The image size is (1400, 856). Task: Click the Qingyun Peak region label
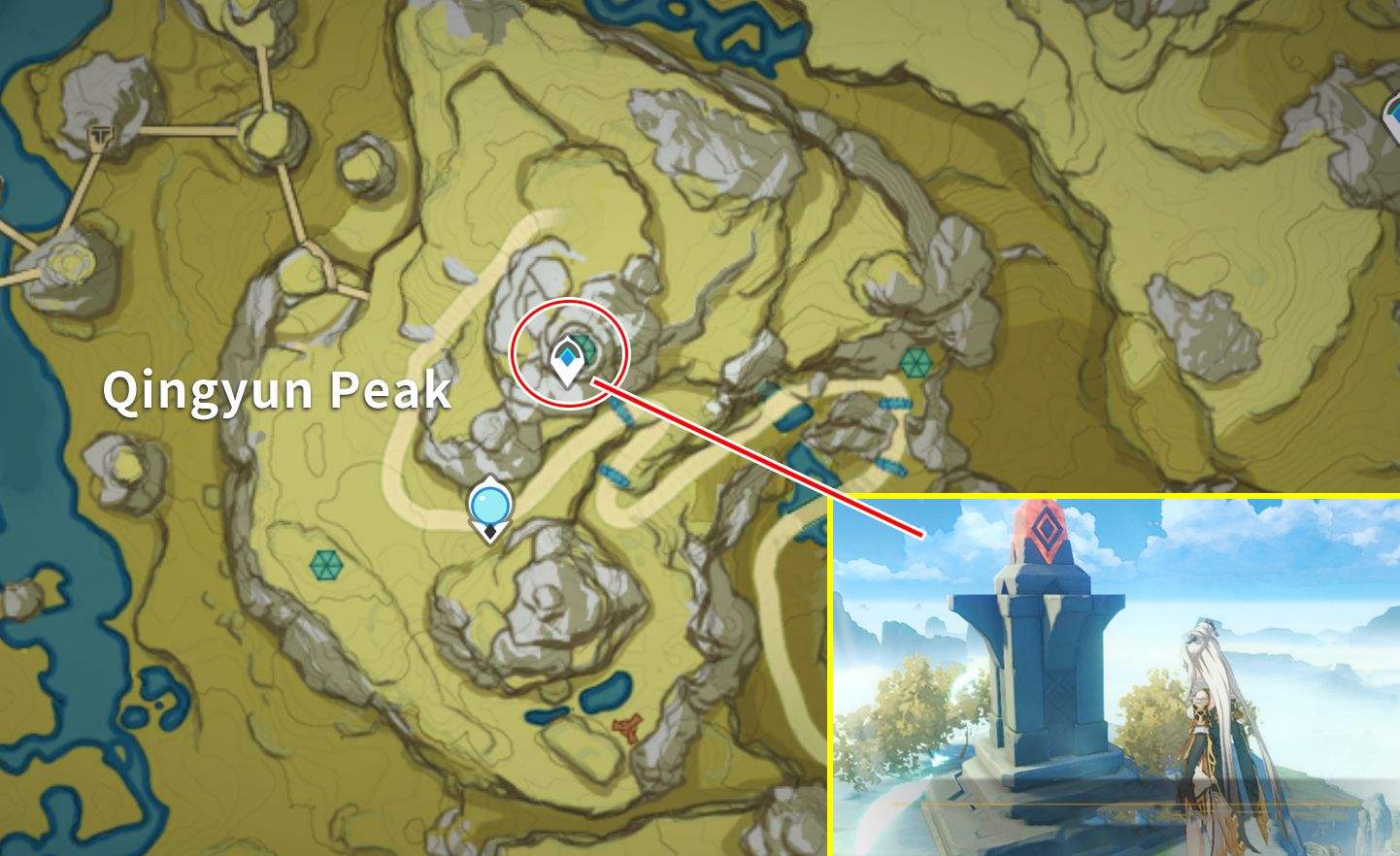click(x=277, y=390)
